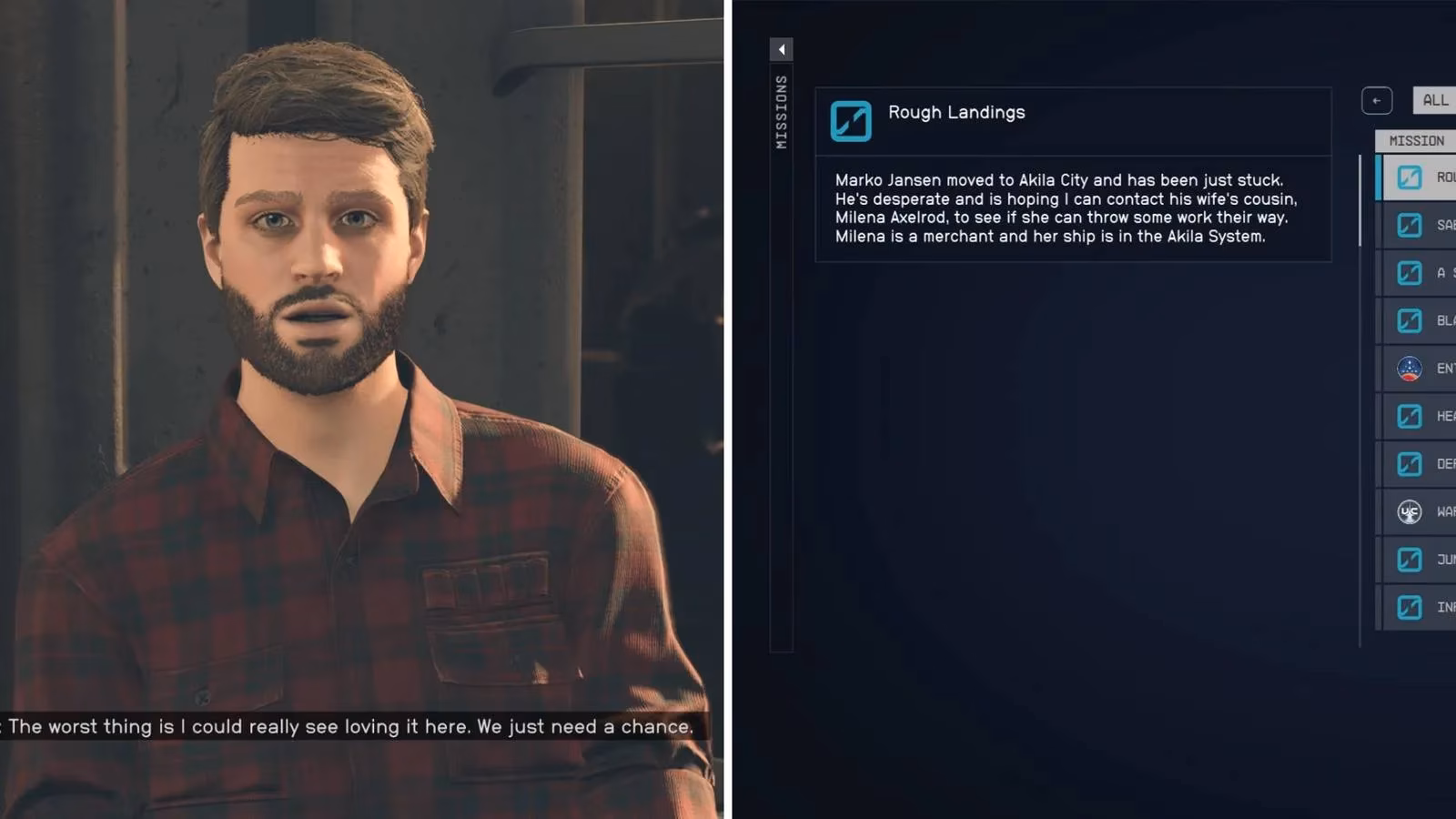This screenshot has width=1456, height=819.
Task: Collapse the Missions panel with the triangle arrow
Action: click(x=781, y=49)
